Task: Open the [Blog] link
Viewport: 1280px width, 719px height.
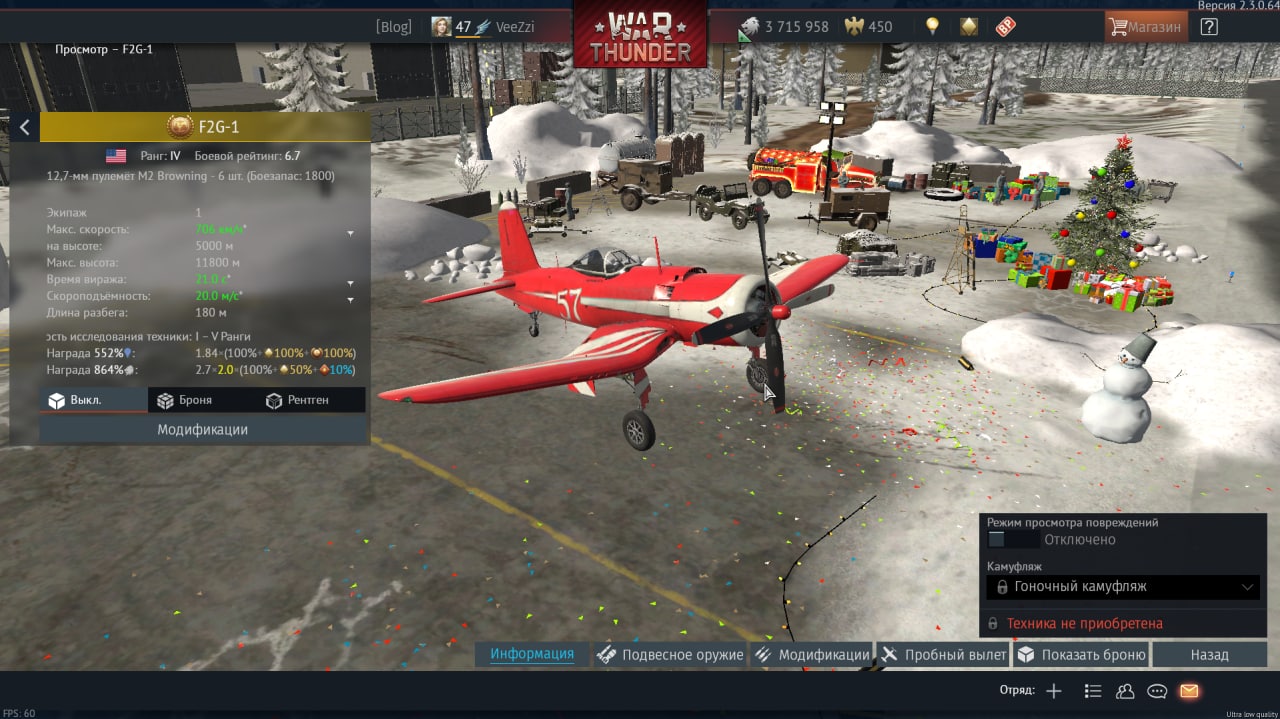Action: 393,27
